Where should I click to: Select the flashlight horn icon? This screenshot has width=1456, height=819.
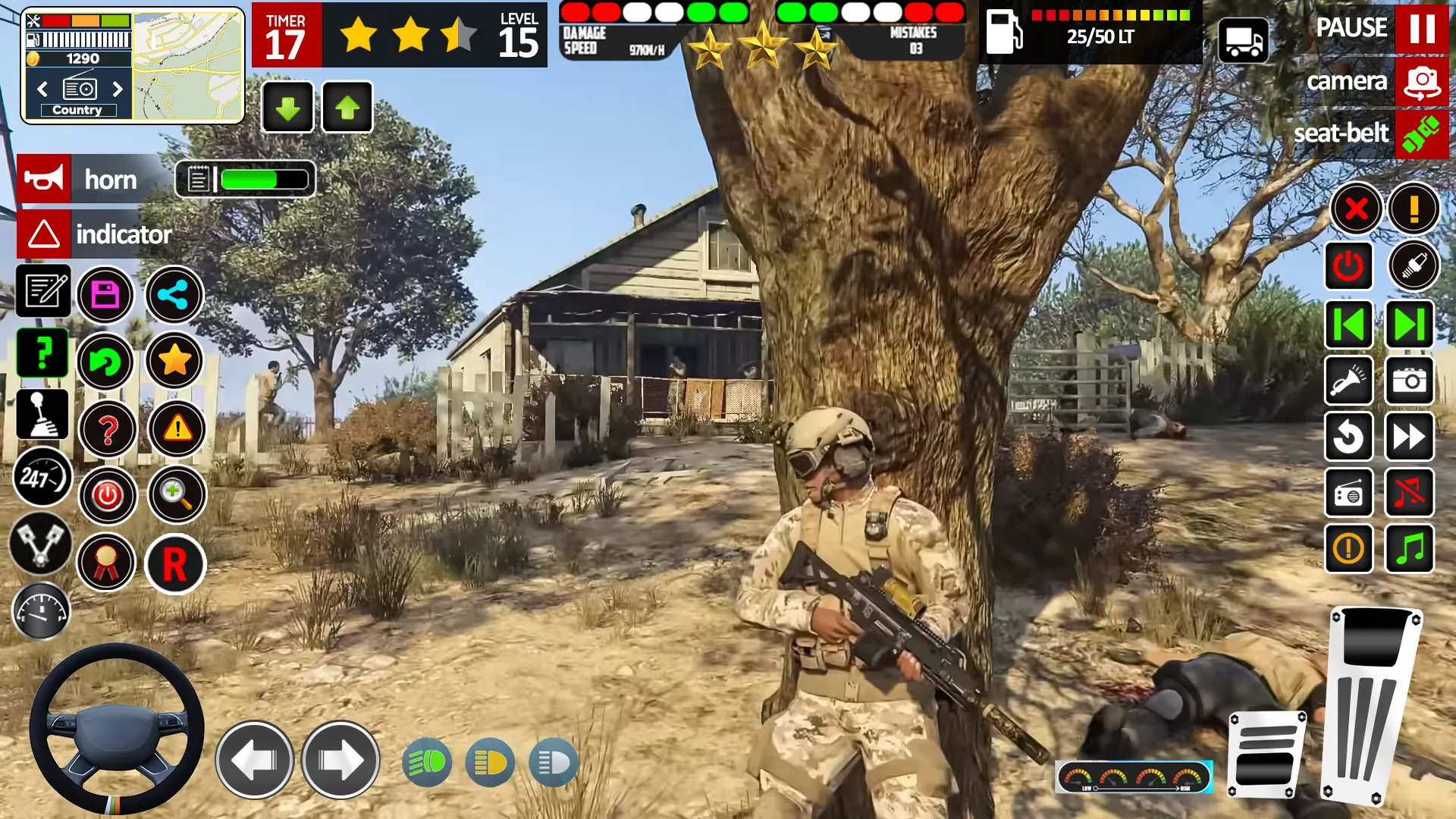(1348, 381)
